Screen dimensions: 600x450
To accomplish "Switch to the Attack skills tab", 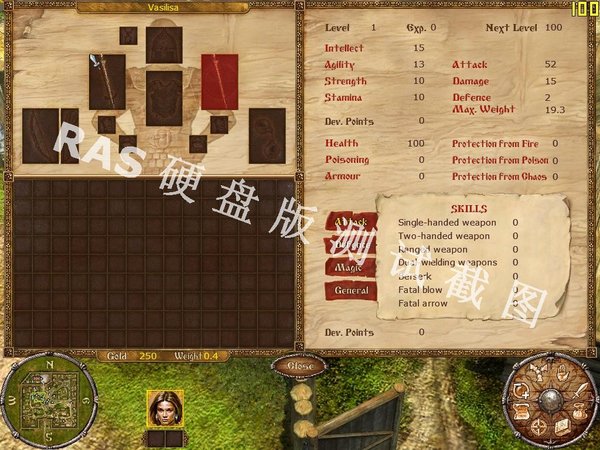I will pos(351,221).
